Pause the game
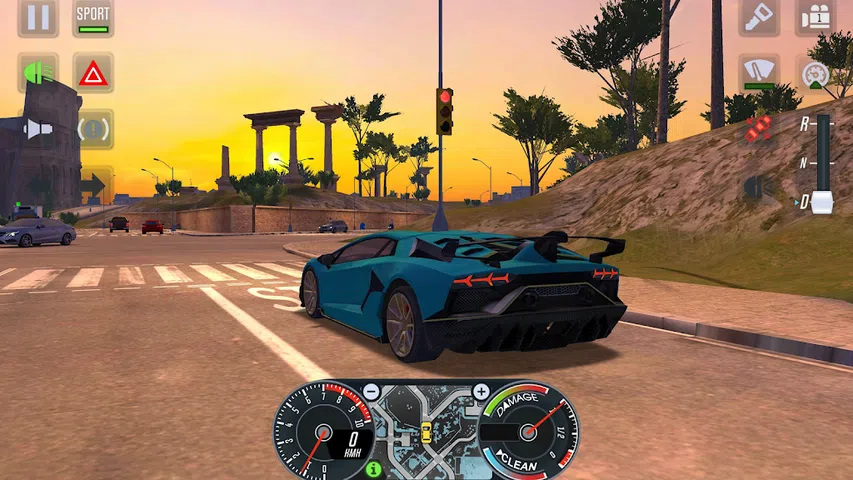This screenshot has width=853, height=480. (38, 18)
